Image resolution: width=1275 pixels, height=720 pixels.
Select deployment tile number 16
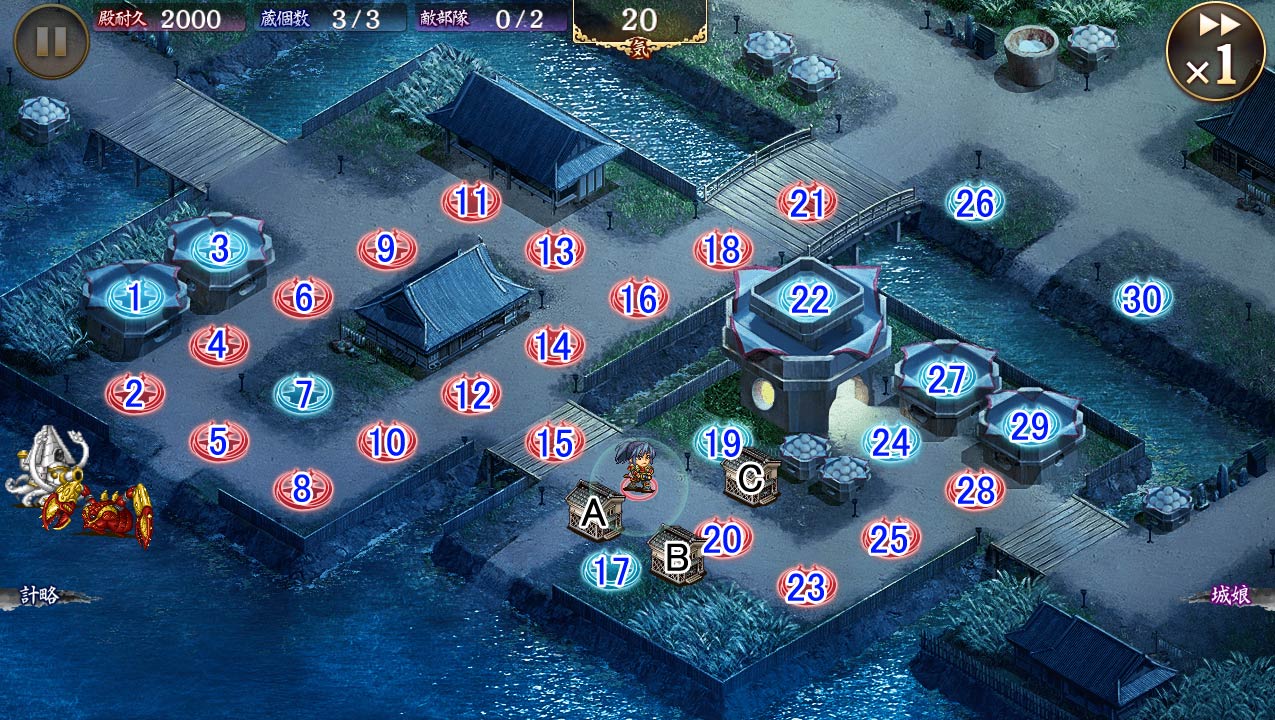pyautogui.click(x=639, y=298)
